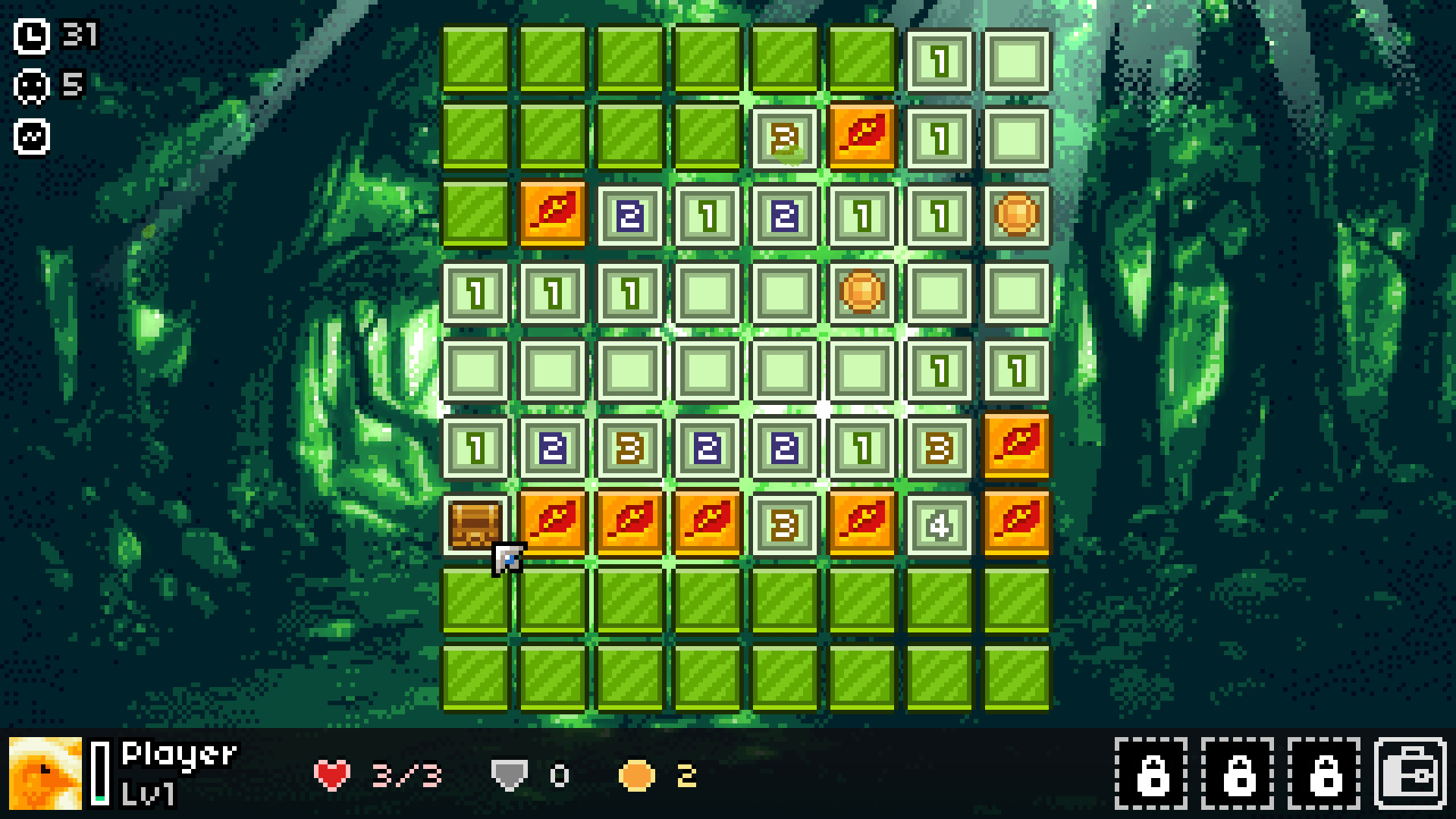
Task: Click the red heart icon next to 3/3
Action: (331, 773)
